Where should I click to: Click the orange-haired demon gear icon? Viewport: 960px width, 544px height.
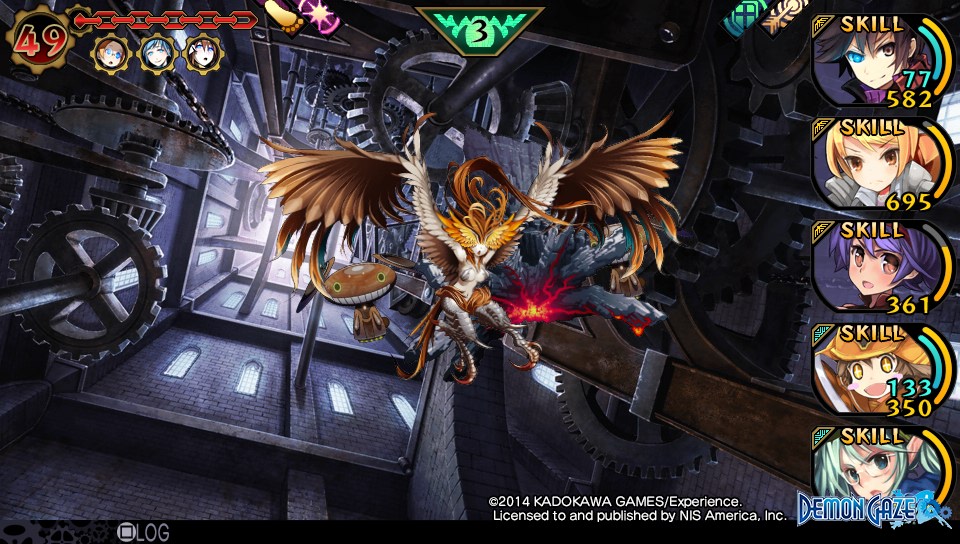(111, 52)
